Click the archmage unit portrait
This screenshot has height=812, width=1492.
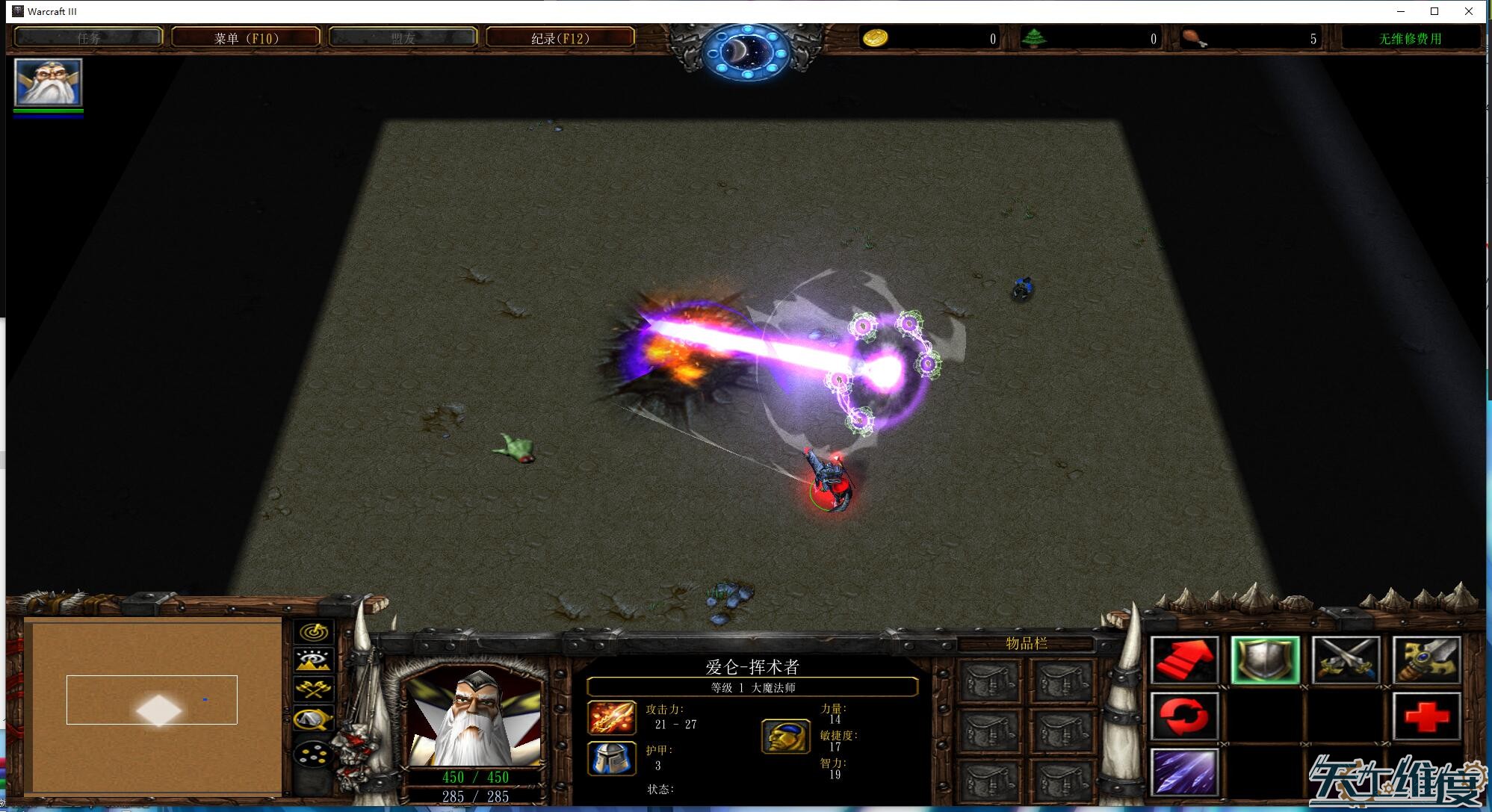[x=474, y=719]
